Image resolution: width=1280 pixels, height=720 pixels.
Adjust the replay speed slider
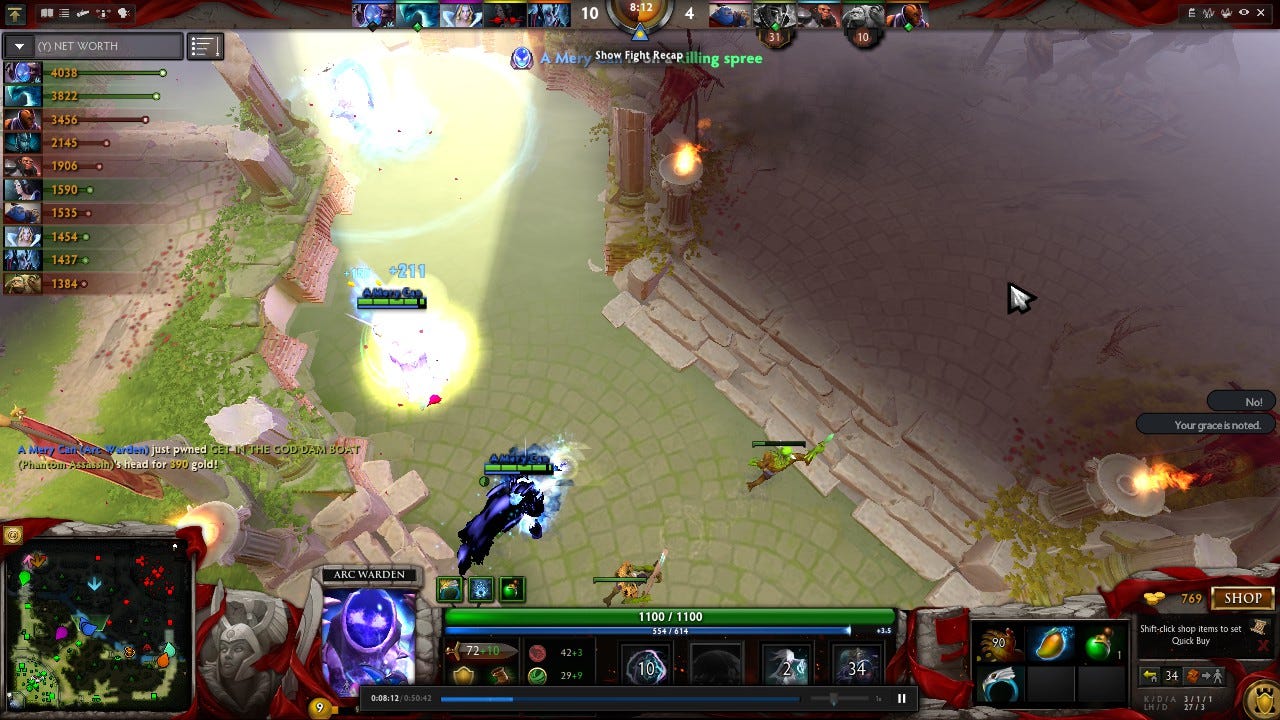(834, 699)
